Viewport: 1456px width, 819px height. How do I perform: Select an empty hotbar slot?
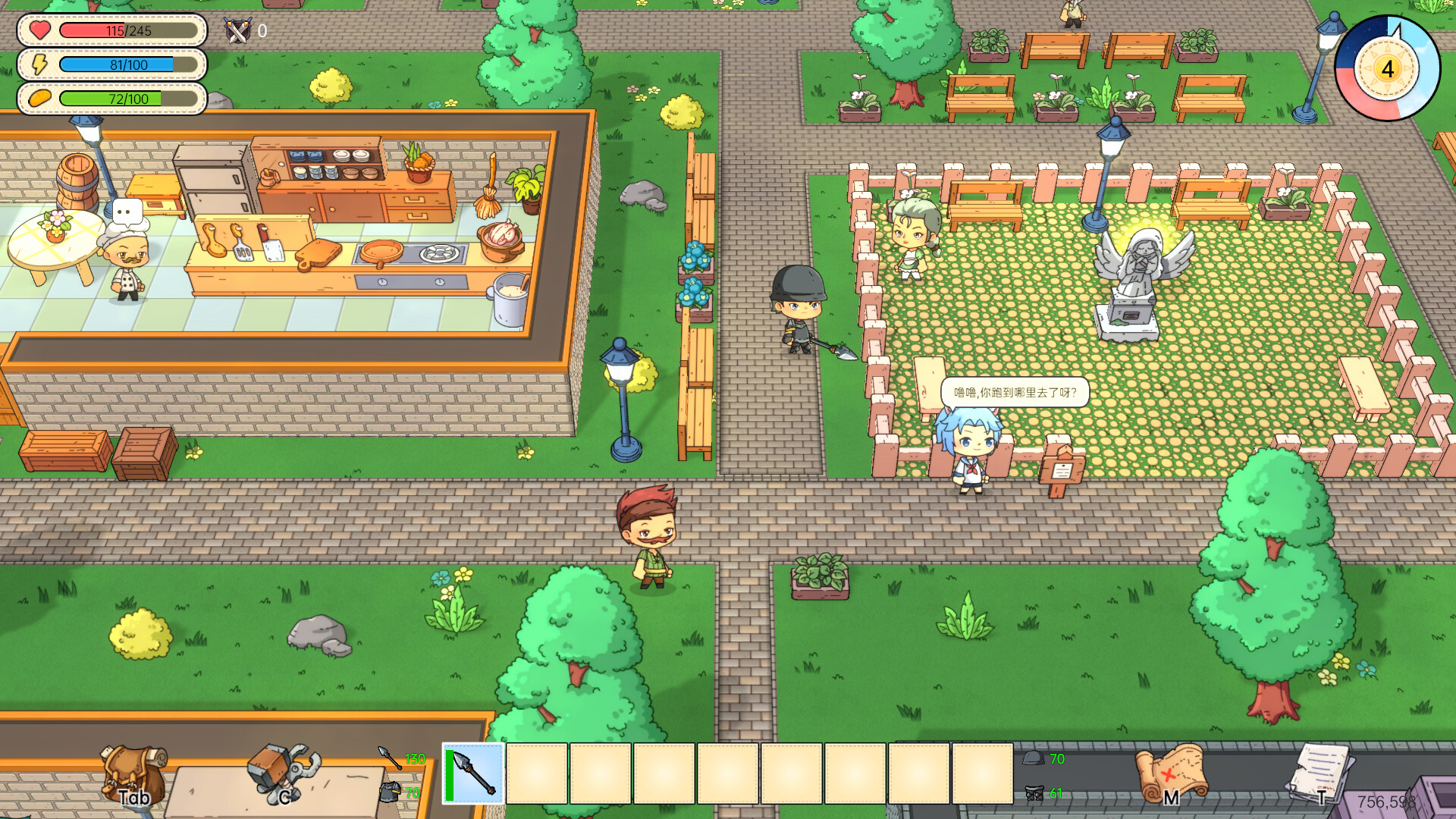click(x=538, y=775)
